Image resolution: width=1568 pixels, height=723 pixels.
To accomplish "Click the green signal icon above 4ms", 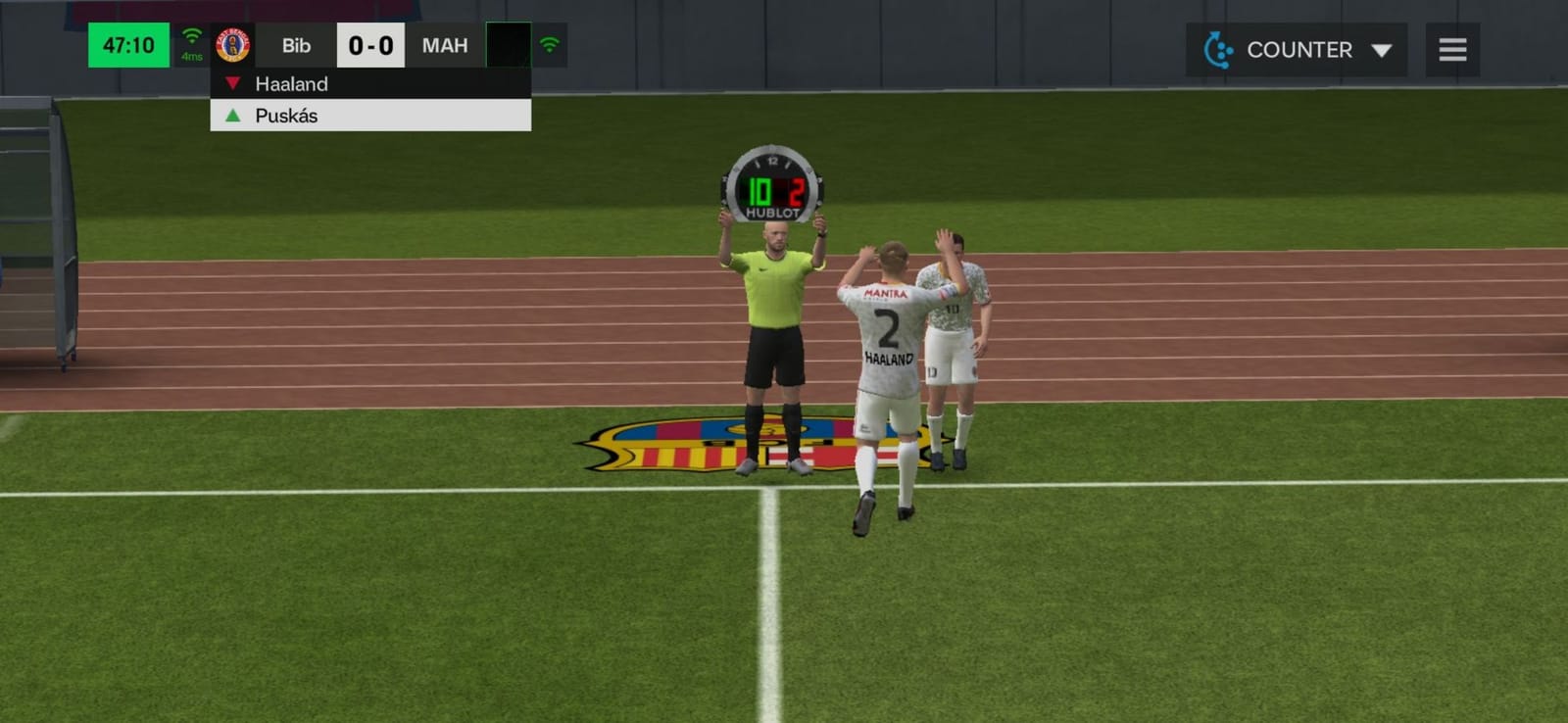I will [189, 37].
